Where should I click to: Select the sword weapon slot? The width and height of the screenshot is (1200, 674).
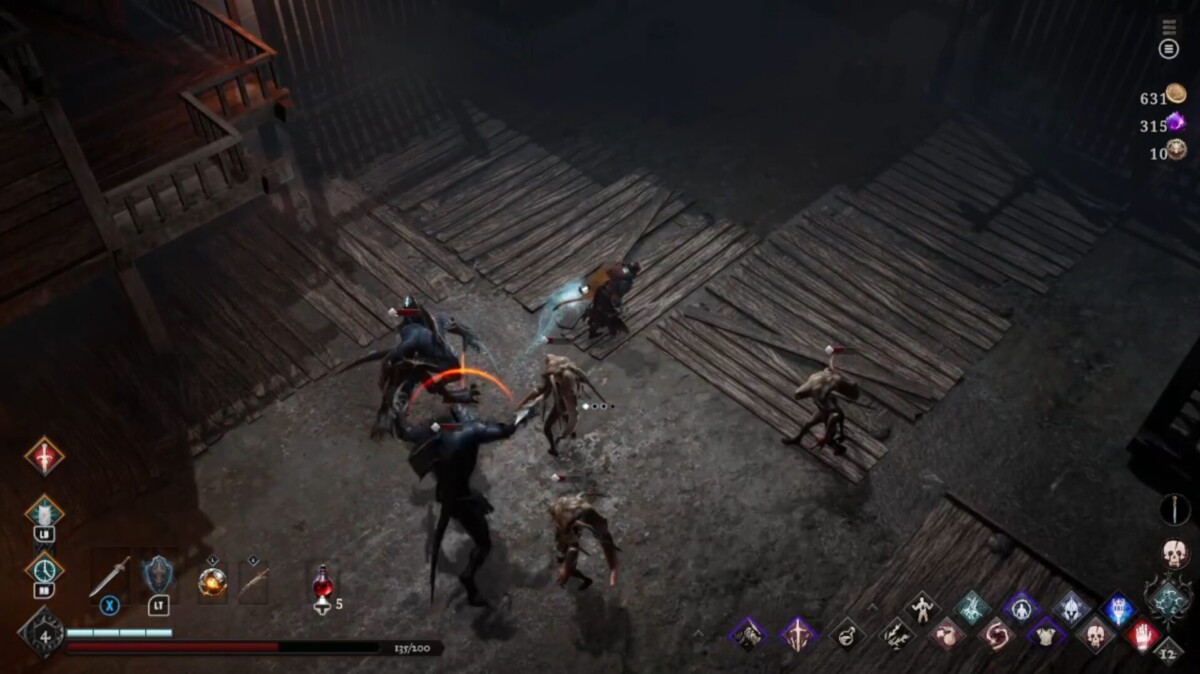pos(108,577)
